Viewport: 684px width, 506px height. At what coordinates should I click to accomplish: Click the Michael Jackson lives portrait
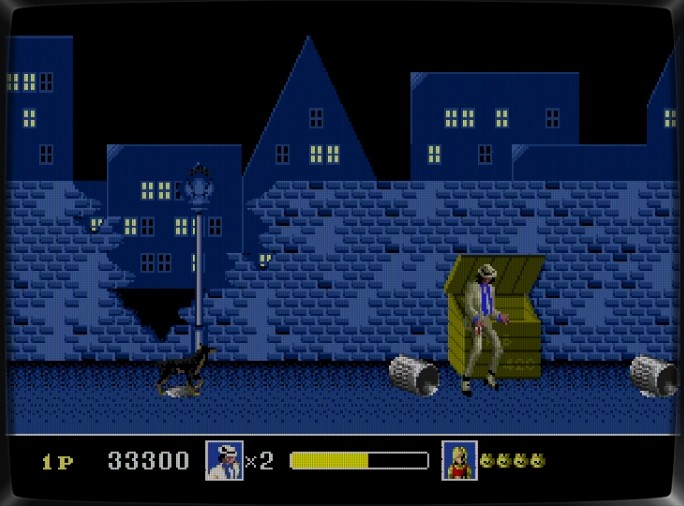[224, 460]
